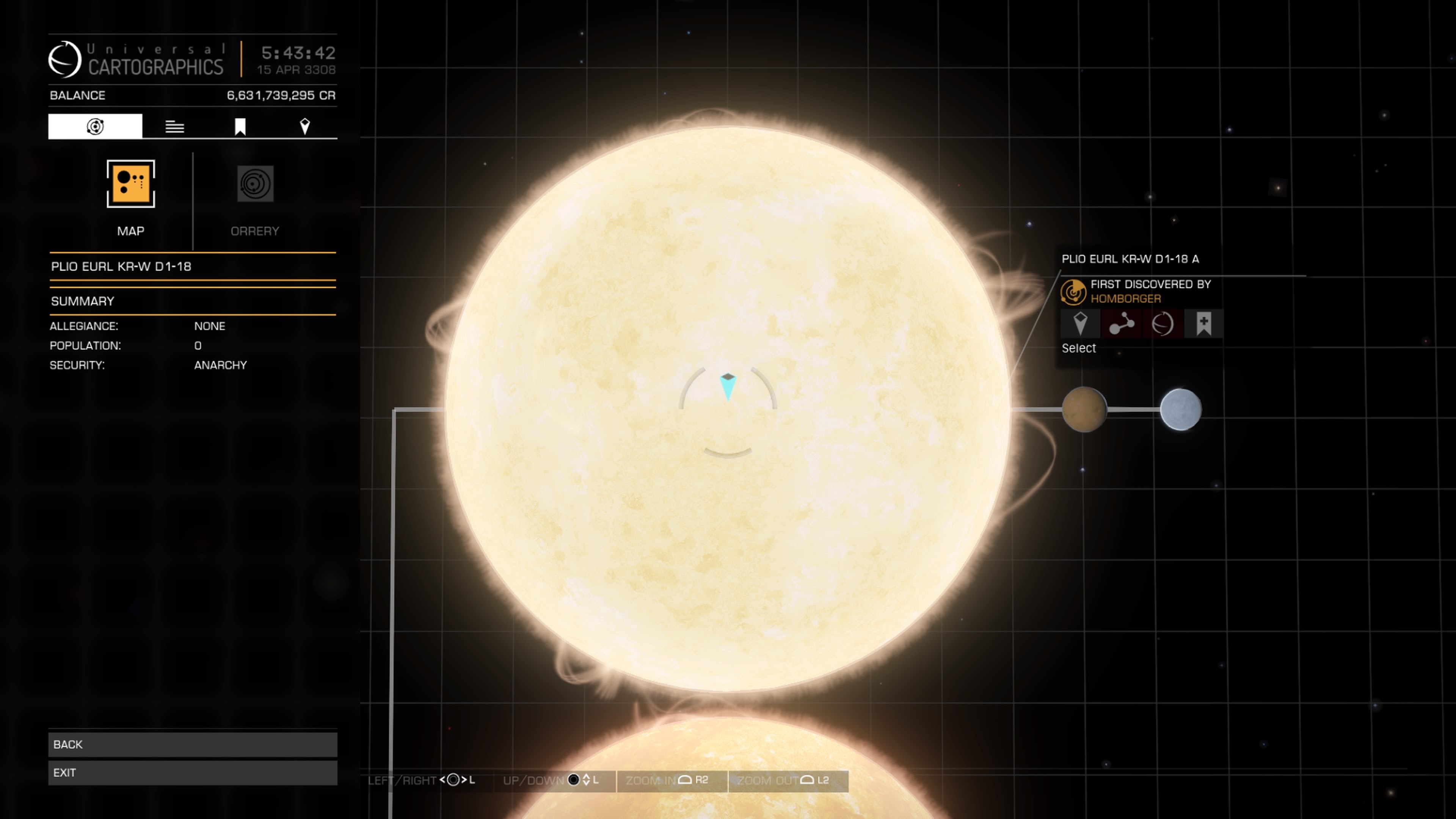Image resolution: width=1456 pixels, height=819 pixels.
Task: Select the brown planet in the system map
Action: click(x=1084, y=409)
